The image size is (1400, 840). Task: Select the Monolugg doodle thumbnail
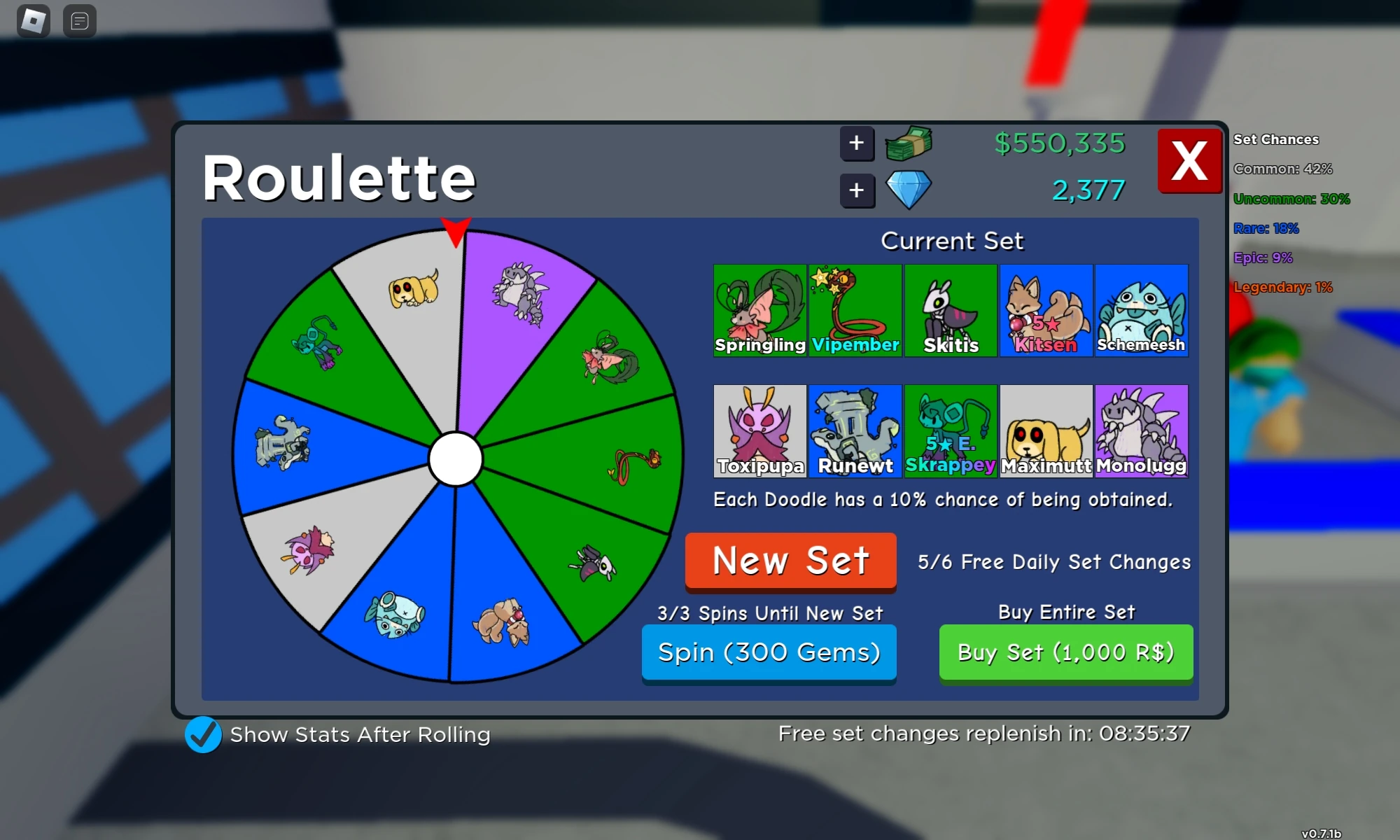pos(1140,428)
